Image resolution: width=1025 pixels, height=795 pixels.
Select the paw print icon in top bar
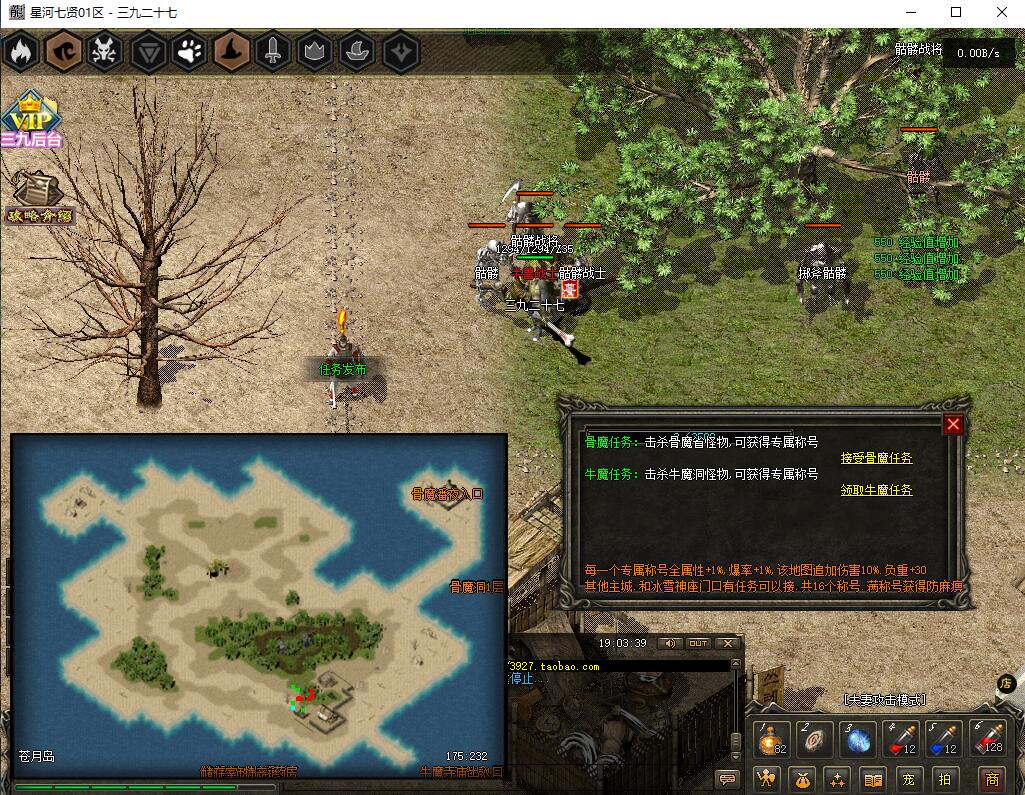click(190, 51)
